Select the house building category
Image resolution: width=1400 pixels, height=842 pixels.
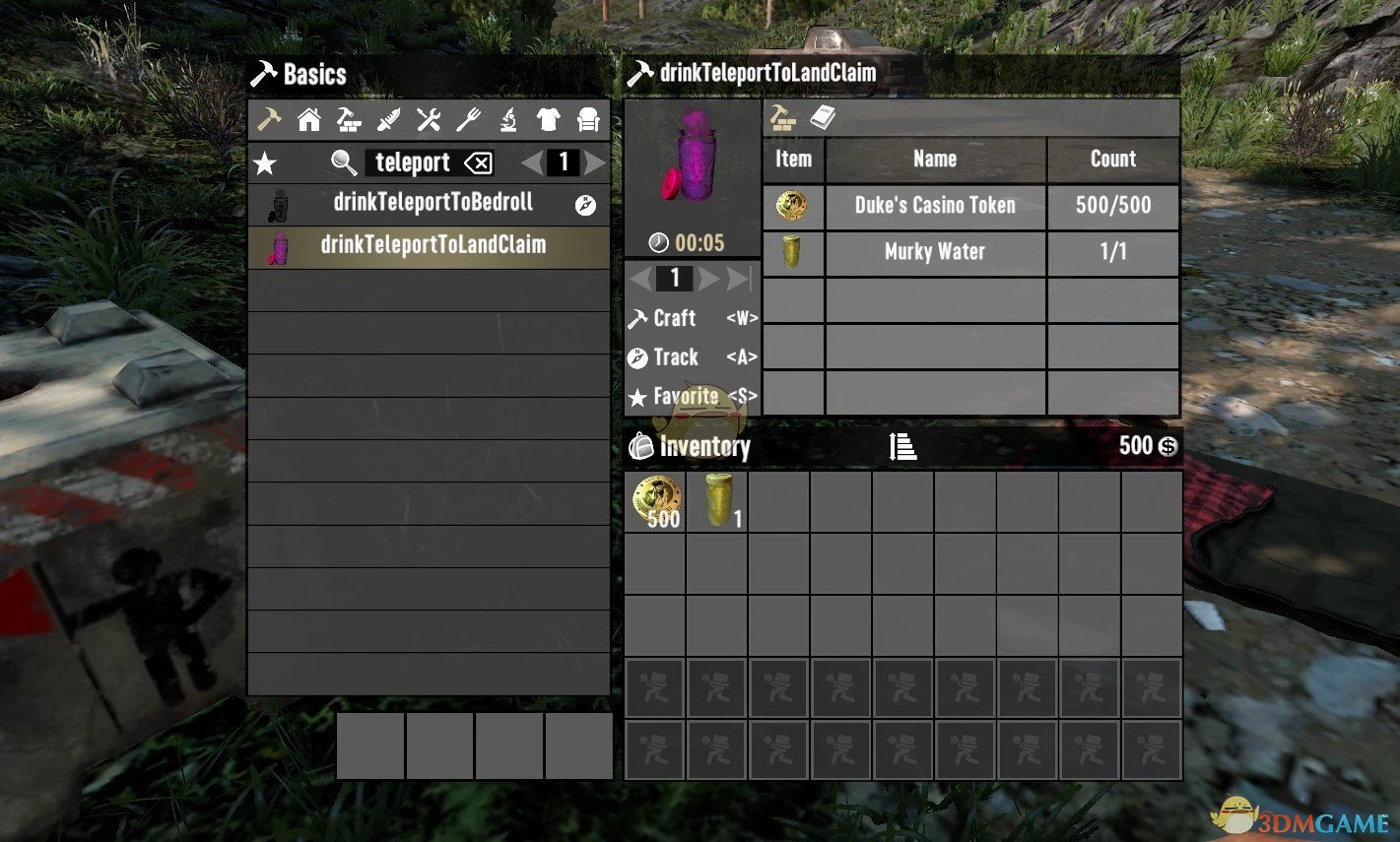(308, 118)
